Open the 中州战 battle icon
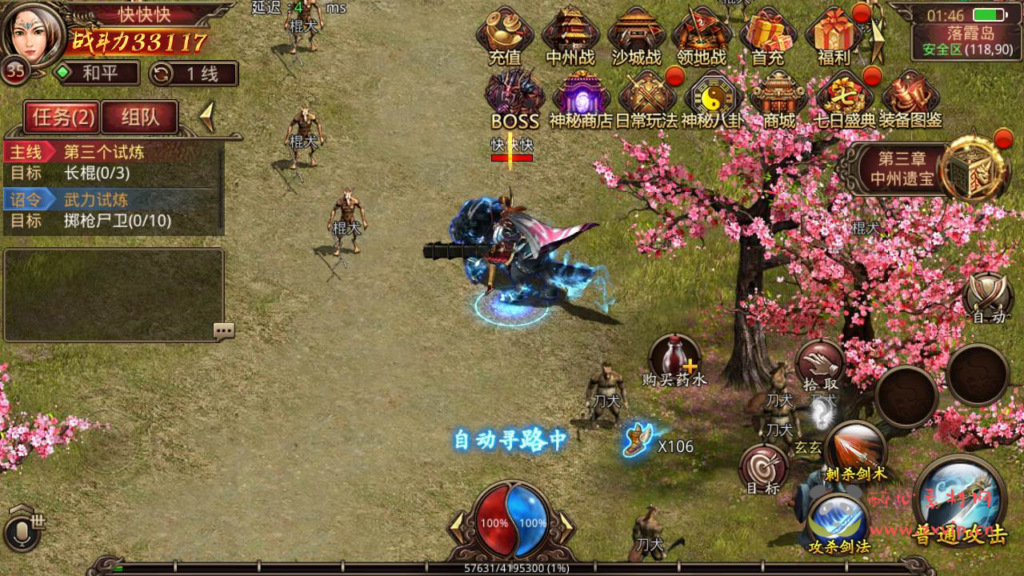This screenshot has height=576, width=1024. click(571, 35)
